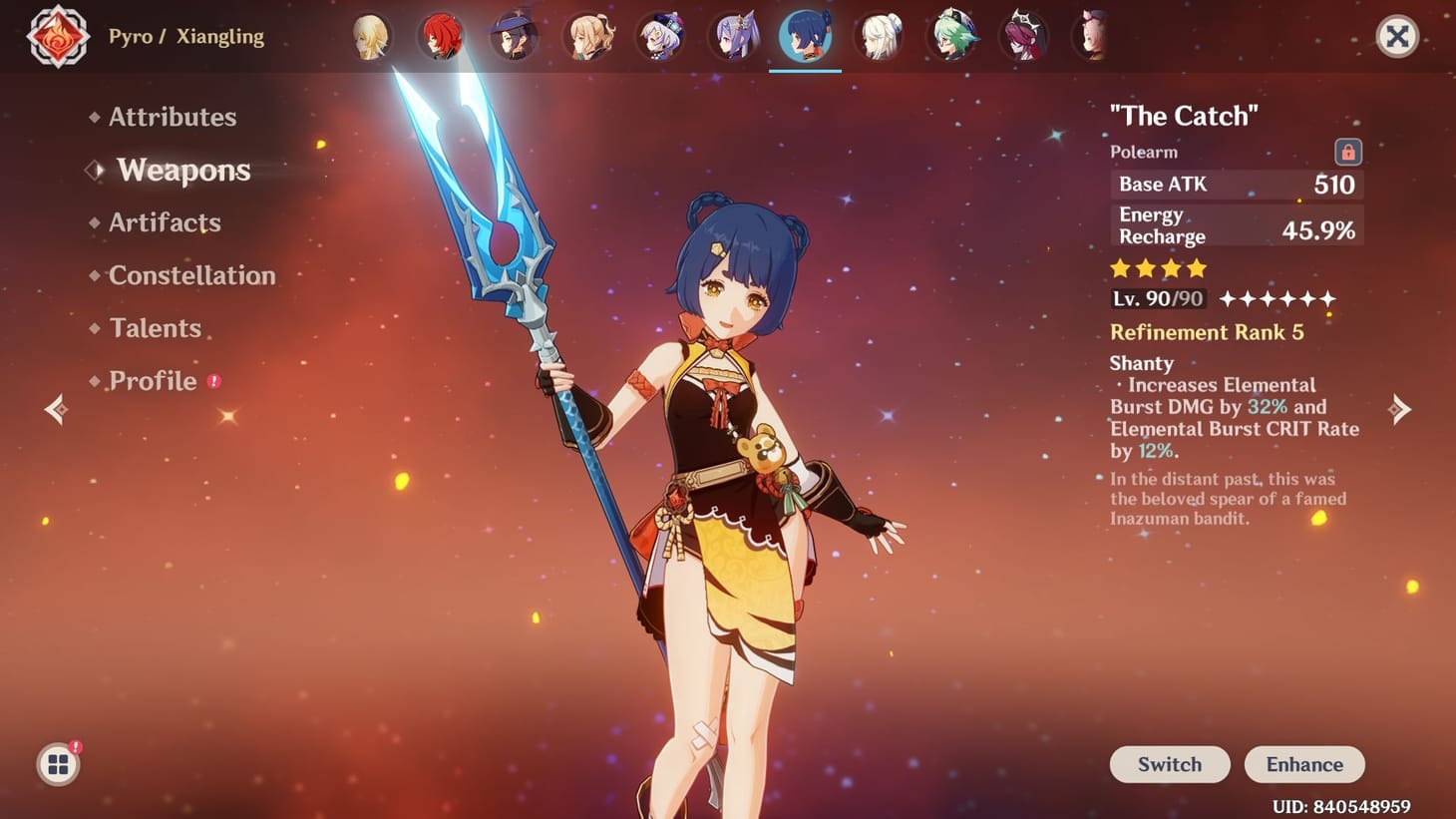Click the left navigation arrow
1456x819 pixels.
[55, 409]
